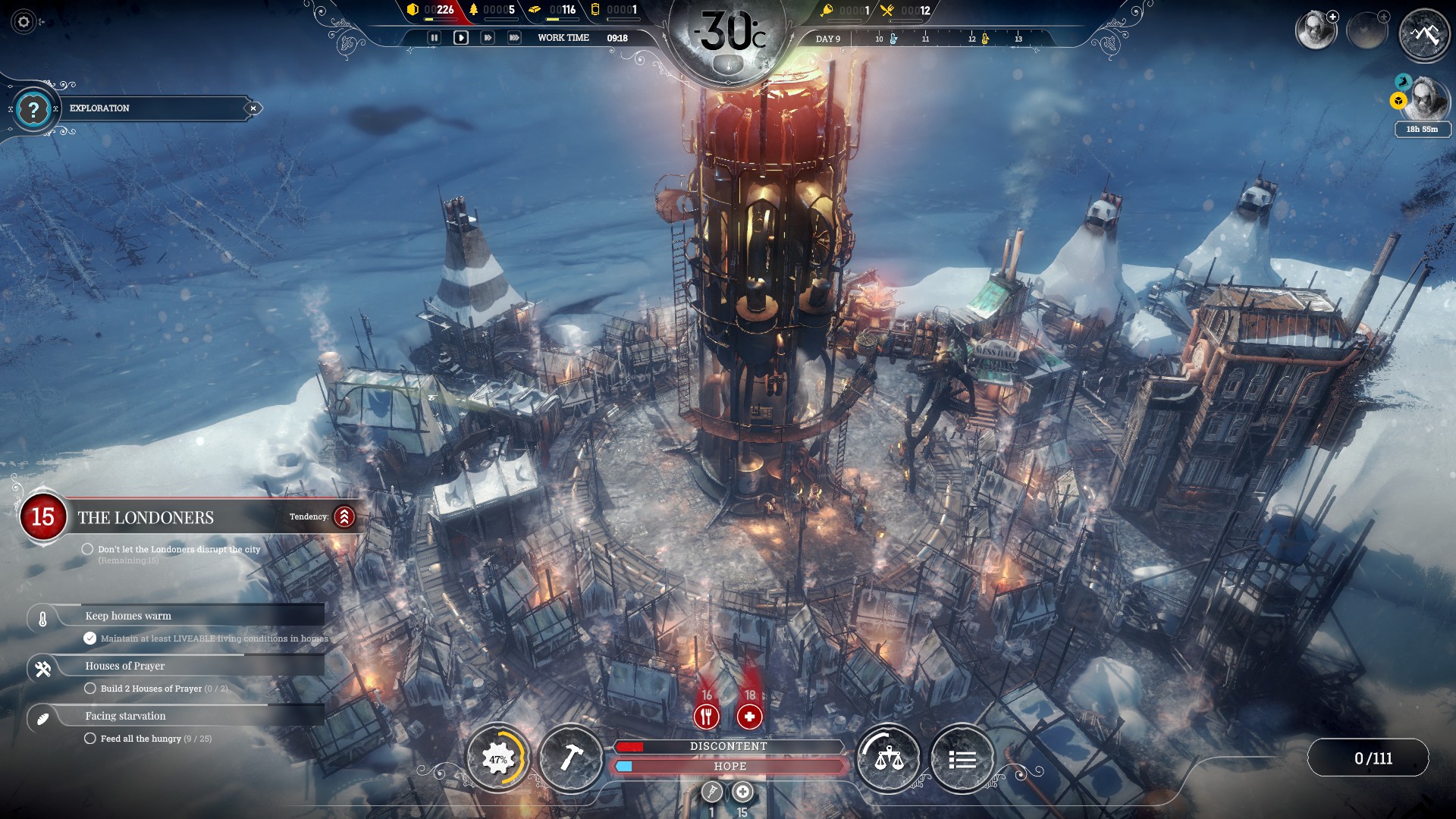Open the Exploration question mark tutorial
Viewport: 1456px width, 819px height.
pyautogui.click(x=33, y=110)
